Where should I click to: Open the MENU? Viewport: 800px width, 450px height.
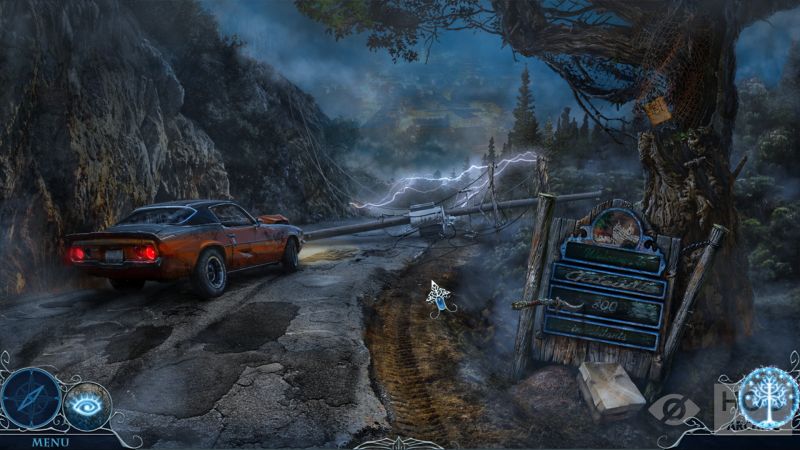(50, 442)
